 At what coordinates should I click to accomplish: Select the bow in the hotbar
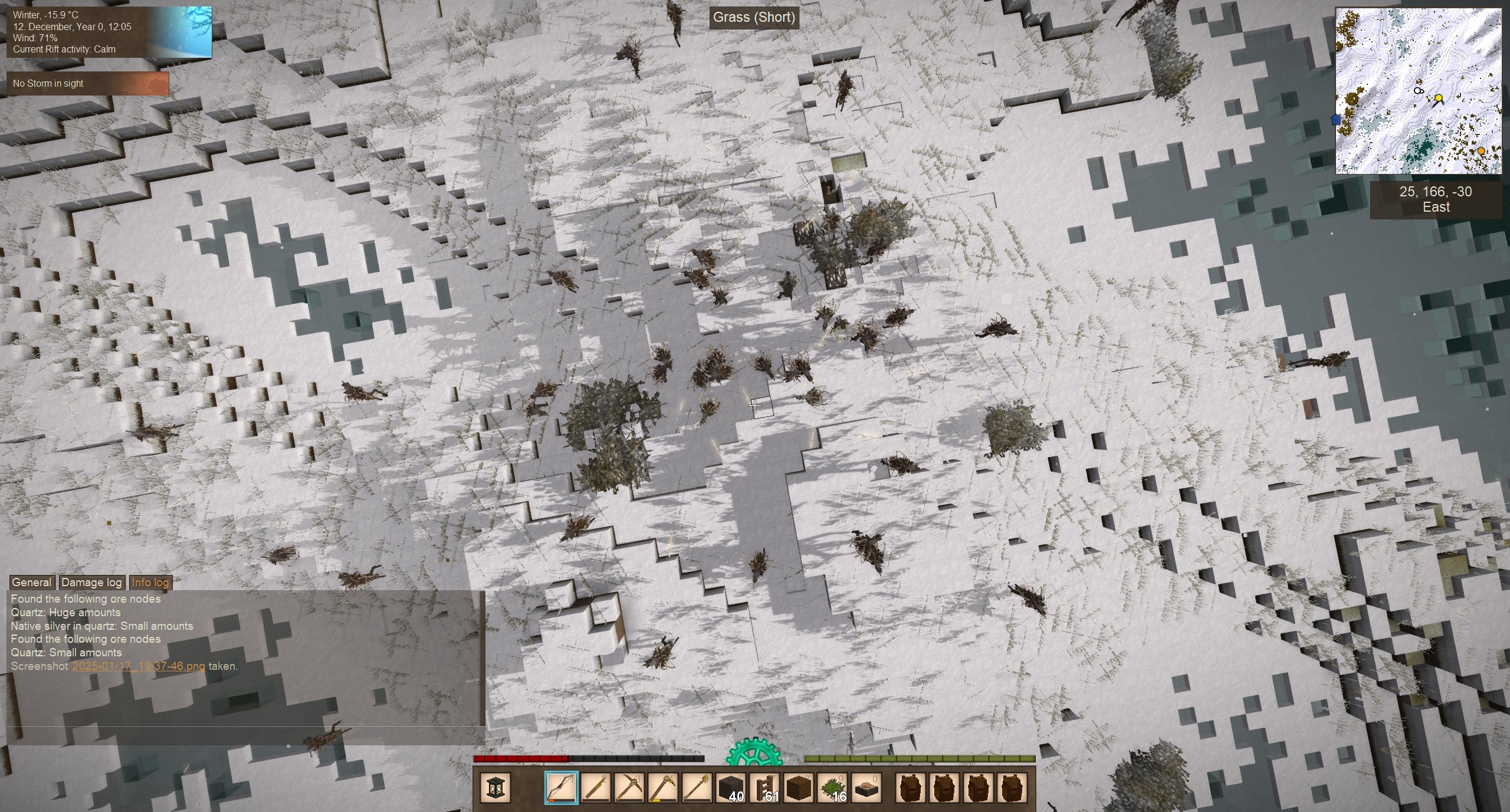click(561, 787)
